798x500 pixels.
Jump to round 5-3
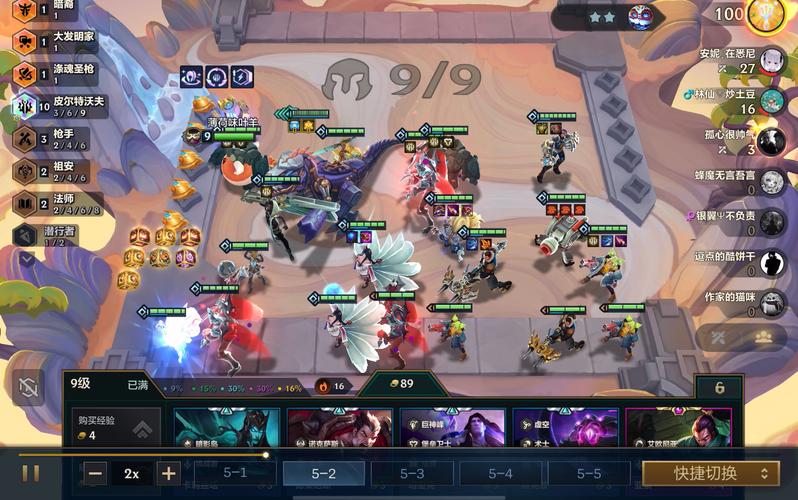412,473
